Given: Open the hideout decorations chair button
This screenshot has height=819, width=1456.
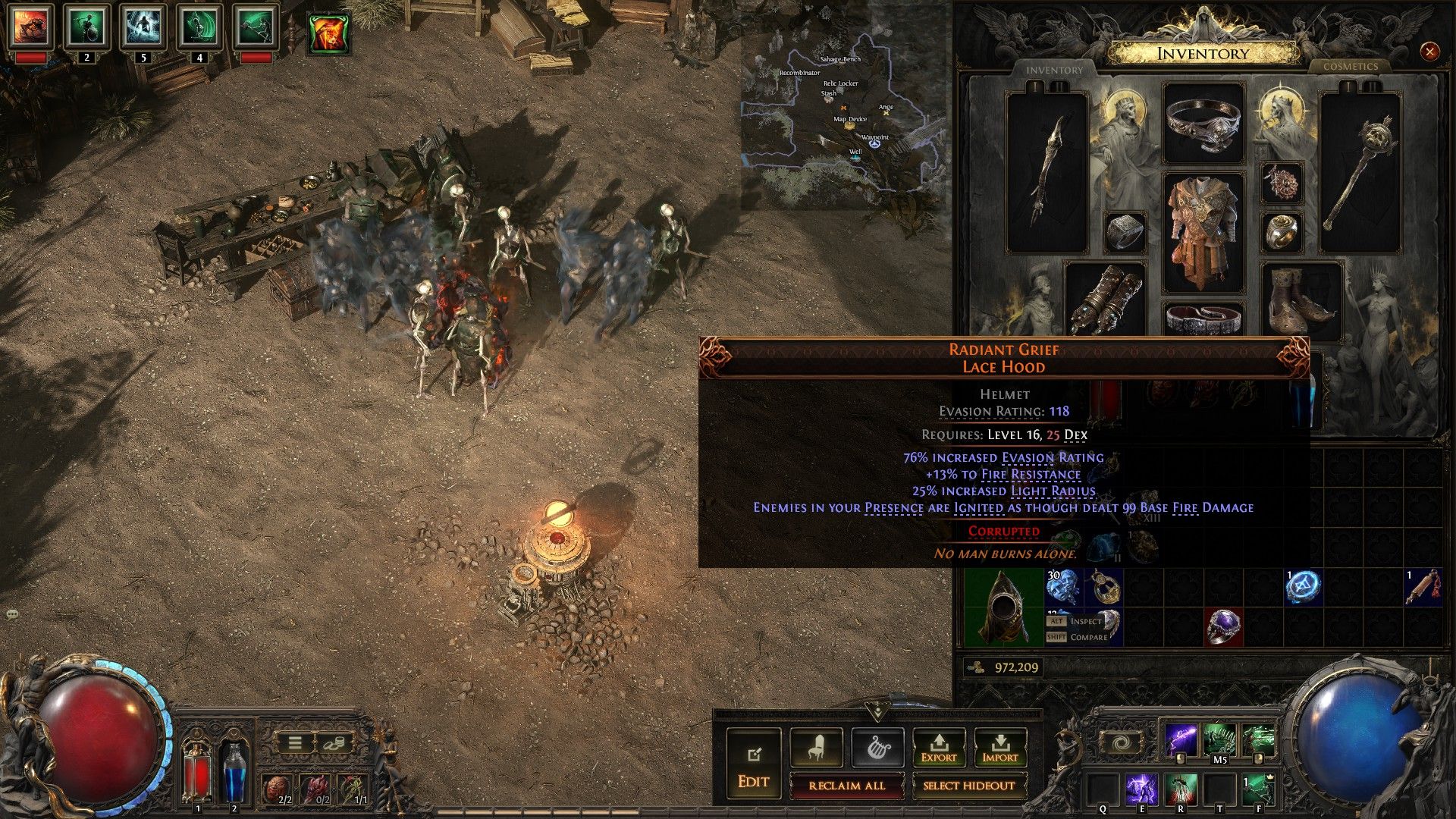Looking at the screenshot, I should [816, 748].
